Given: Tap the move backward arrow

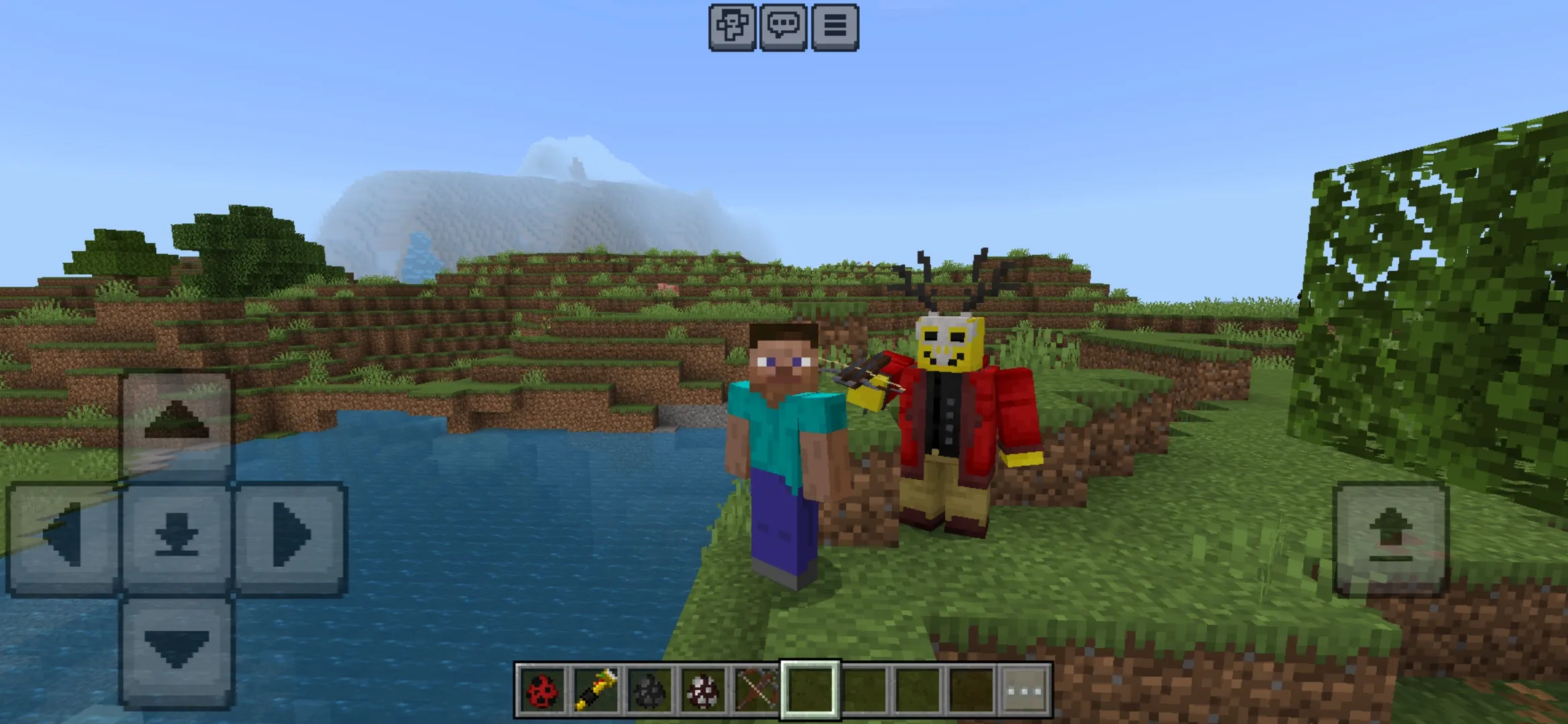Looking at the screenshot, I should (177, 650).
